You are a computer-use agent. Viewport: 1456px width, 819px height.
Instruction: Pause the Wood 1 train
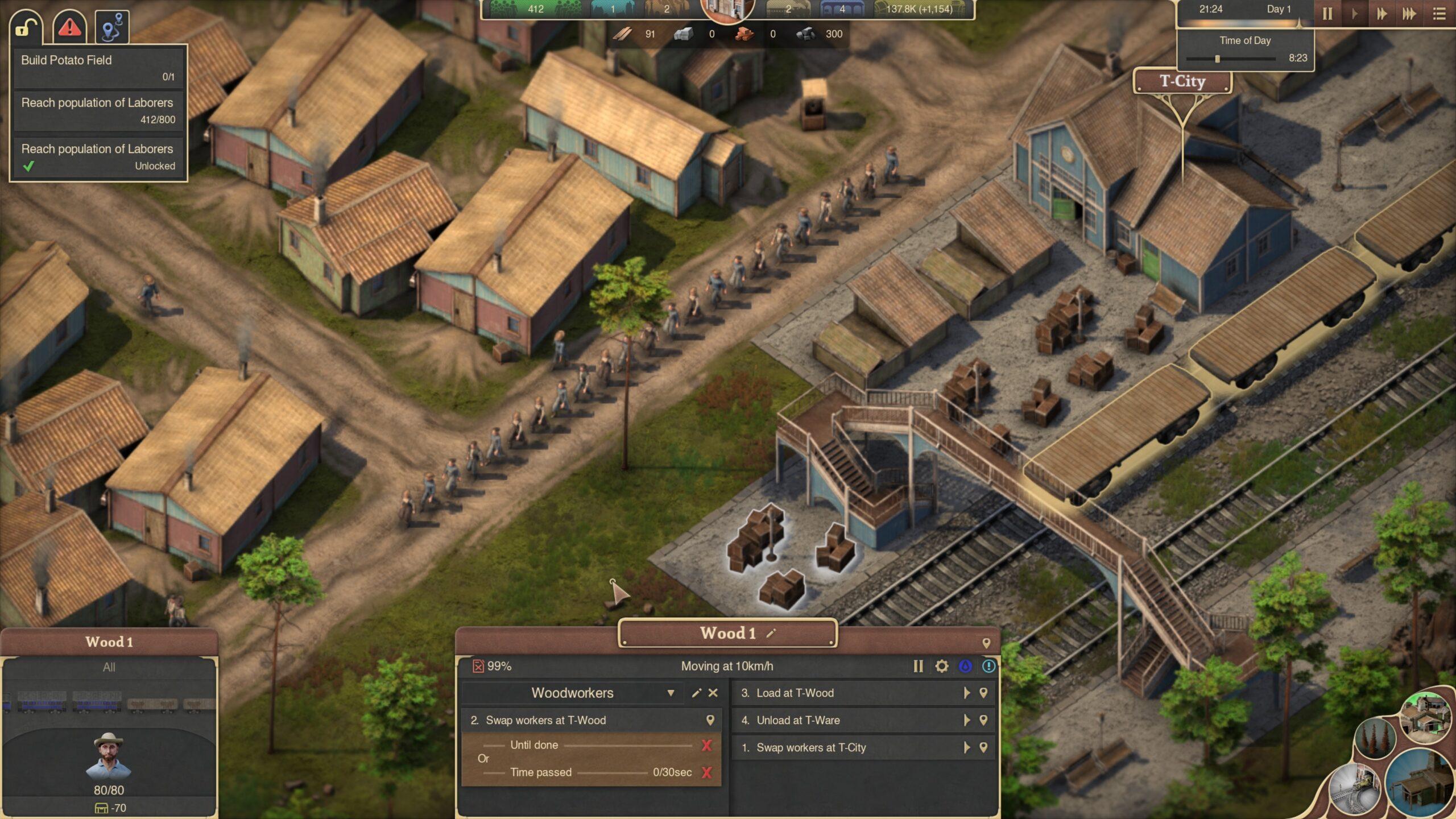click(x=918, y=666)
